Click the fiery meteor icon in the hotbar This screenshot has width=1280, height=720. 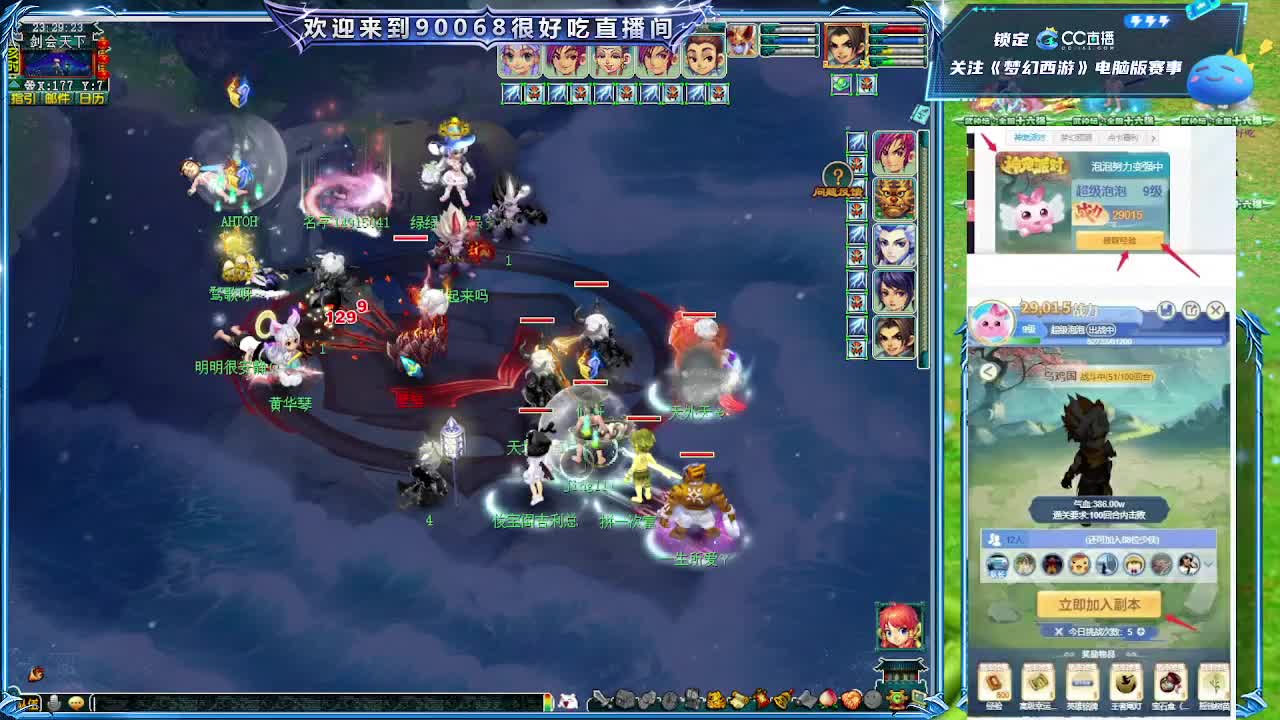coord(762,701)
